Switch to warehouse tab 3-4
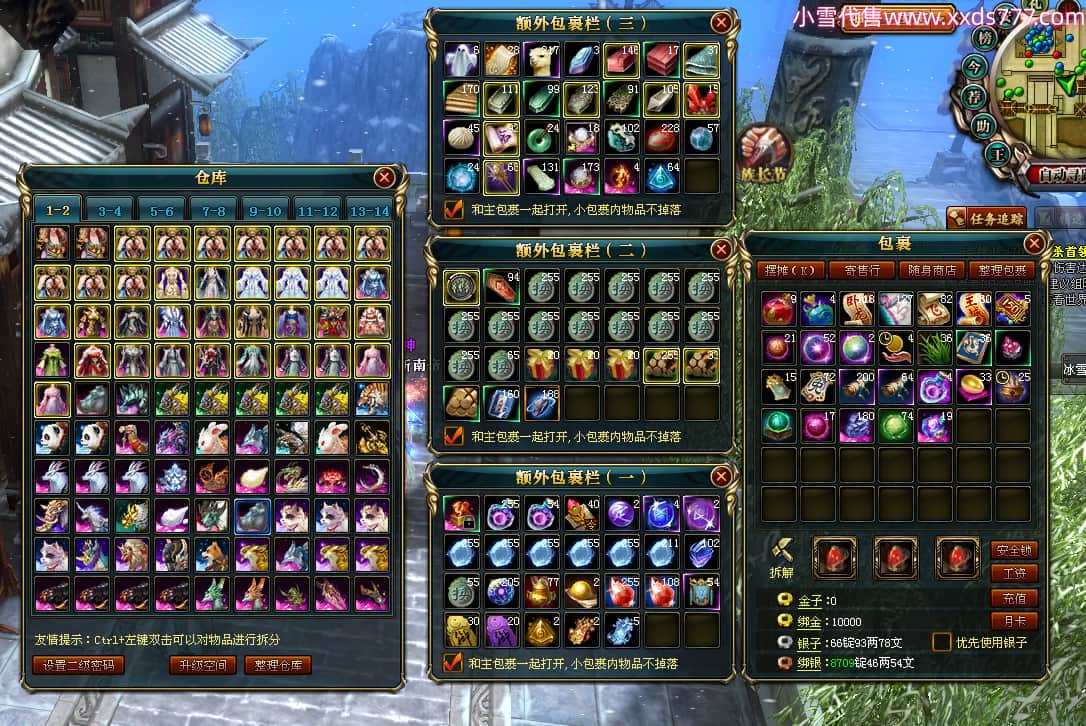This screenshot has height=726, width=1086. (110, 211)
